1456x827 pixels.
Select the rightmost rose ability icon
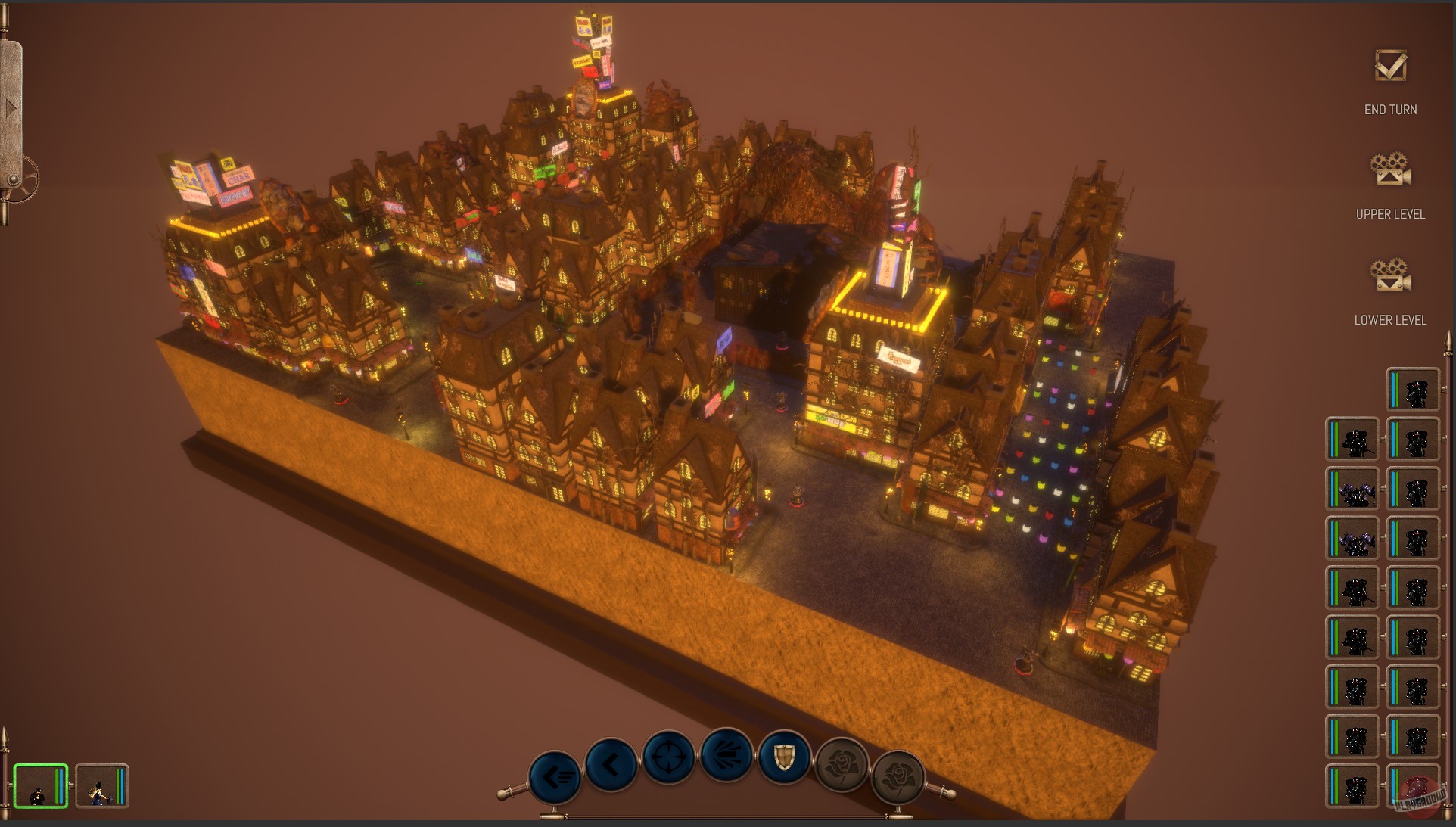[898, 775]
